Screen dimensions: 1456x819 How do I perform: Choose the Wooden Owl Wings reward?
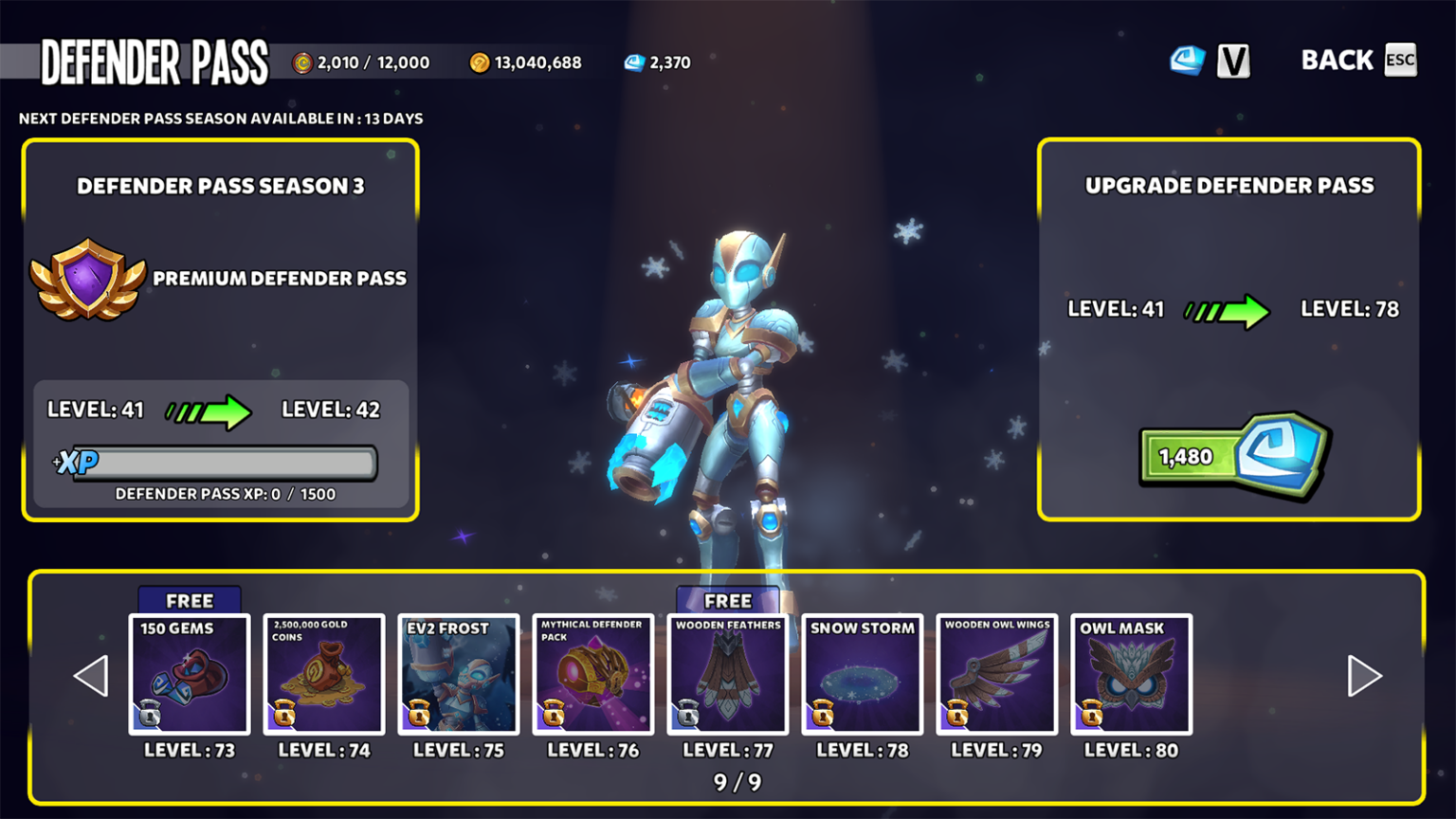point(997,674)
